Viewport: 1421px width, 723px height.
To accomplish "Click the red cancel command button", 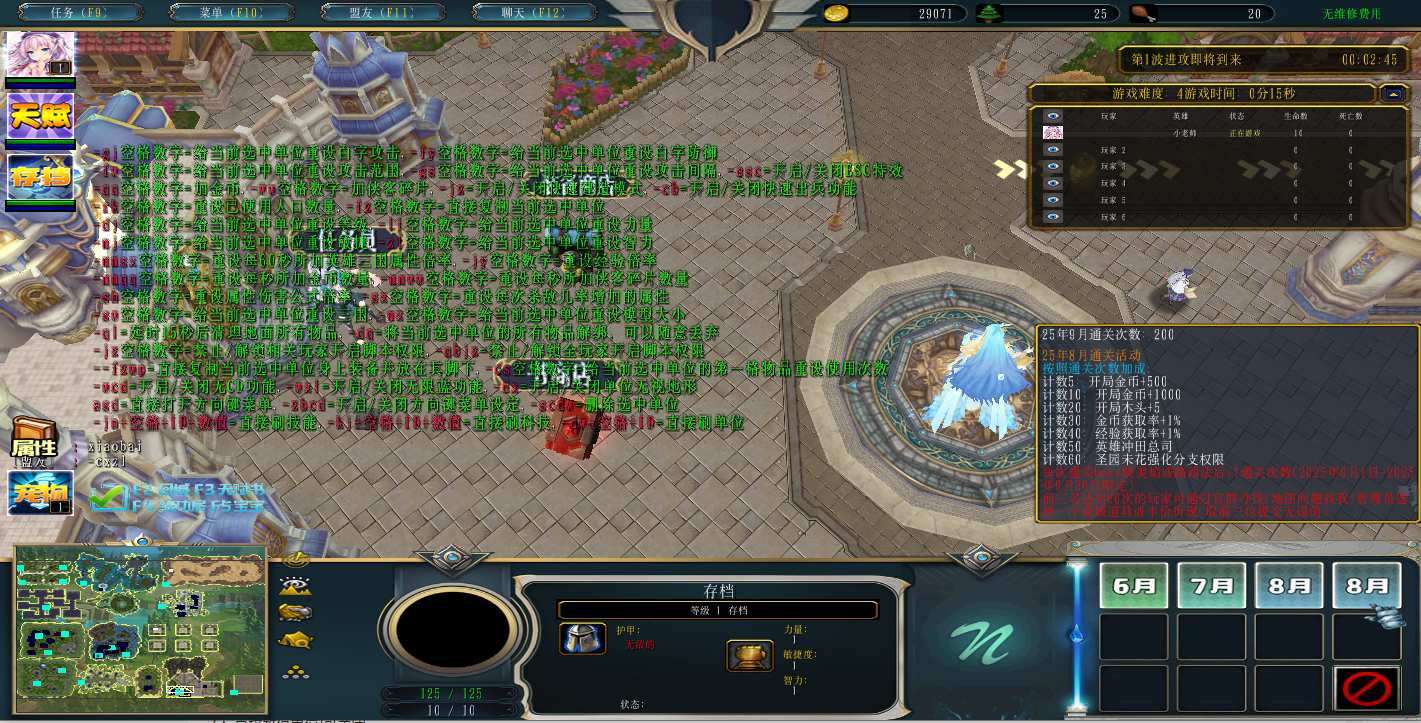I will click(x=1366, y=688).
